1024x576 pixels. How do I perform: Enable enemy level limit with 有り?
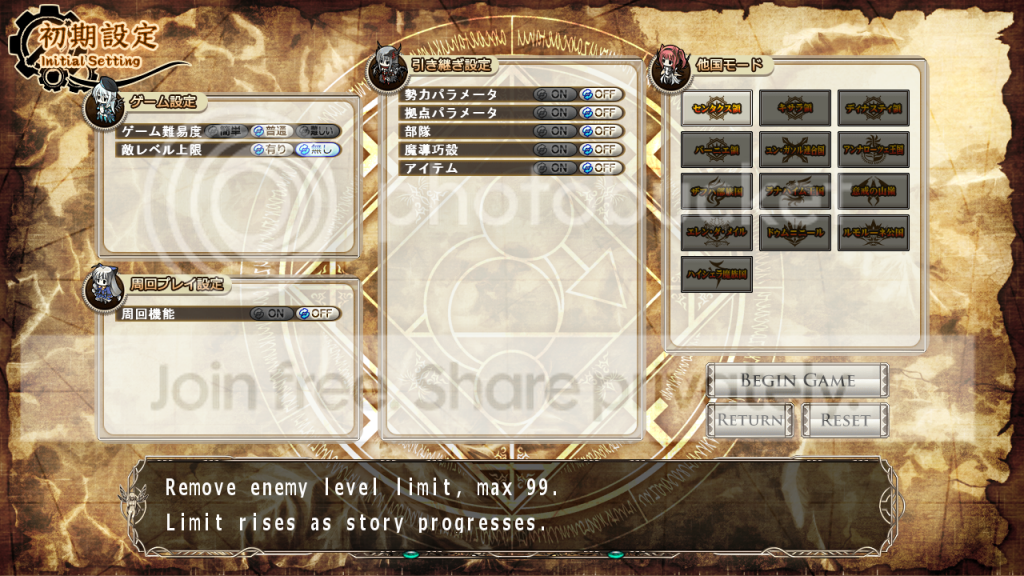click(x=271, y=149)
